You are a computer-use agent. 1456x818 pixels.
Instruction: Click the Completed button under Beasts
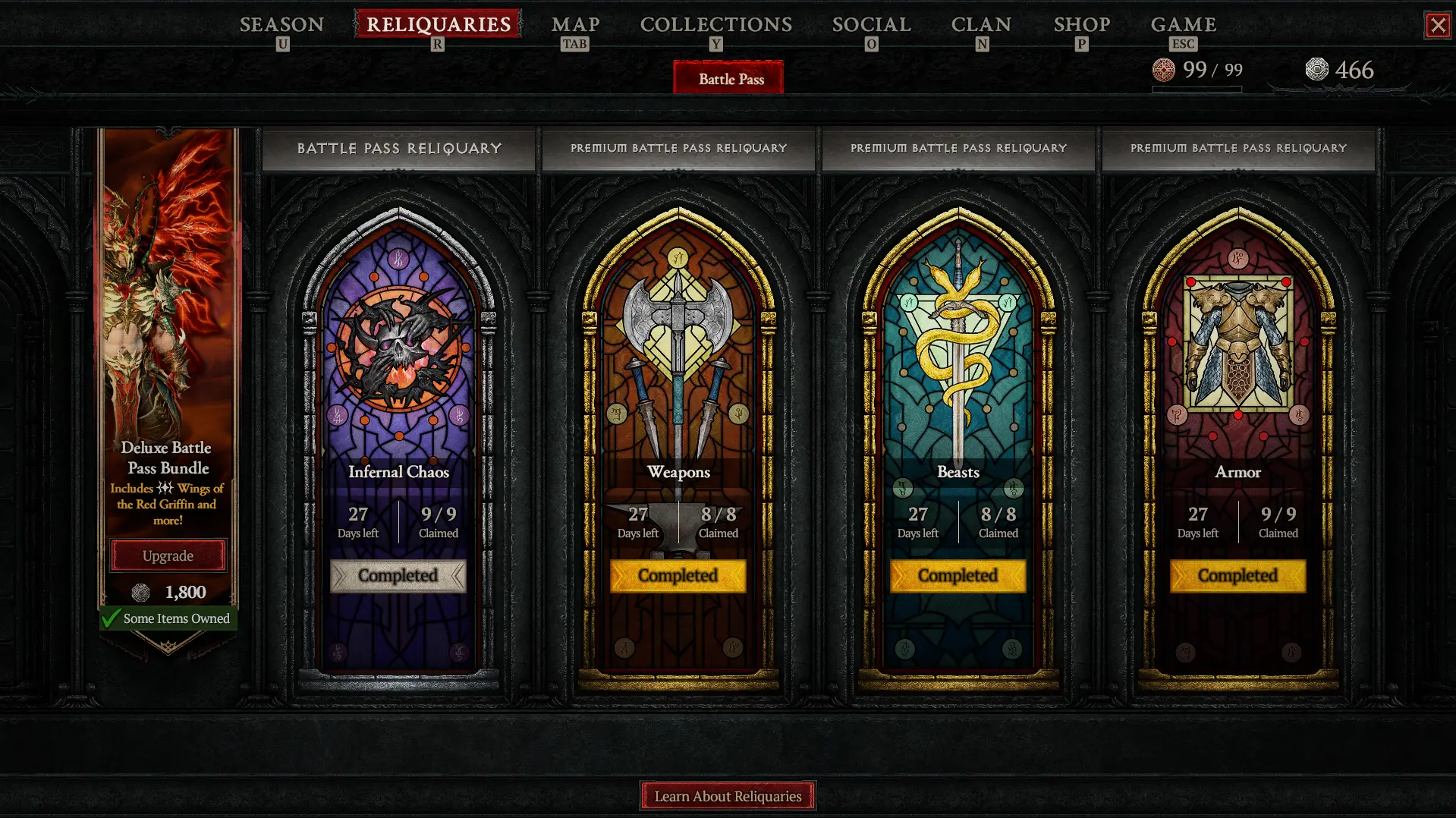click(x=958, y=576)
